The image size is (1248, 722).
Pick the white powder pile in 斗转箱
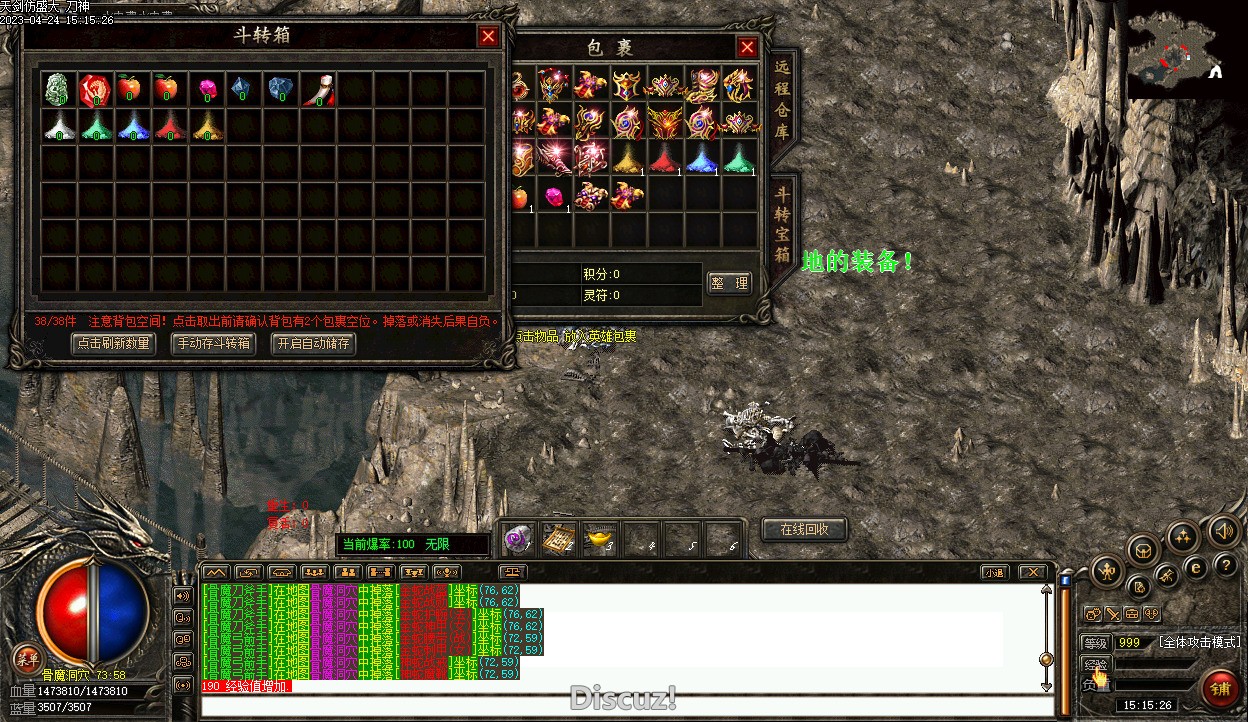click(58, 125)
